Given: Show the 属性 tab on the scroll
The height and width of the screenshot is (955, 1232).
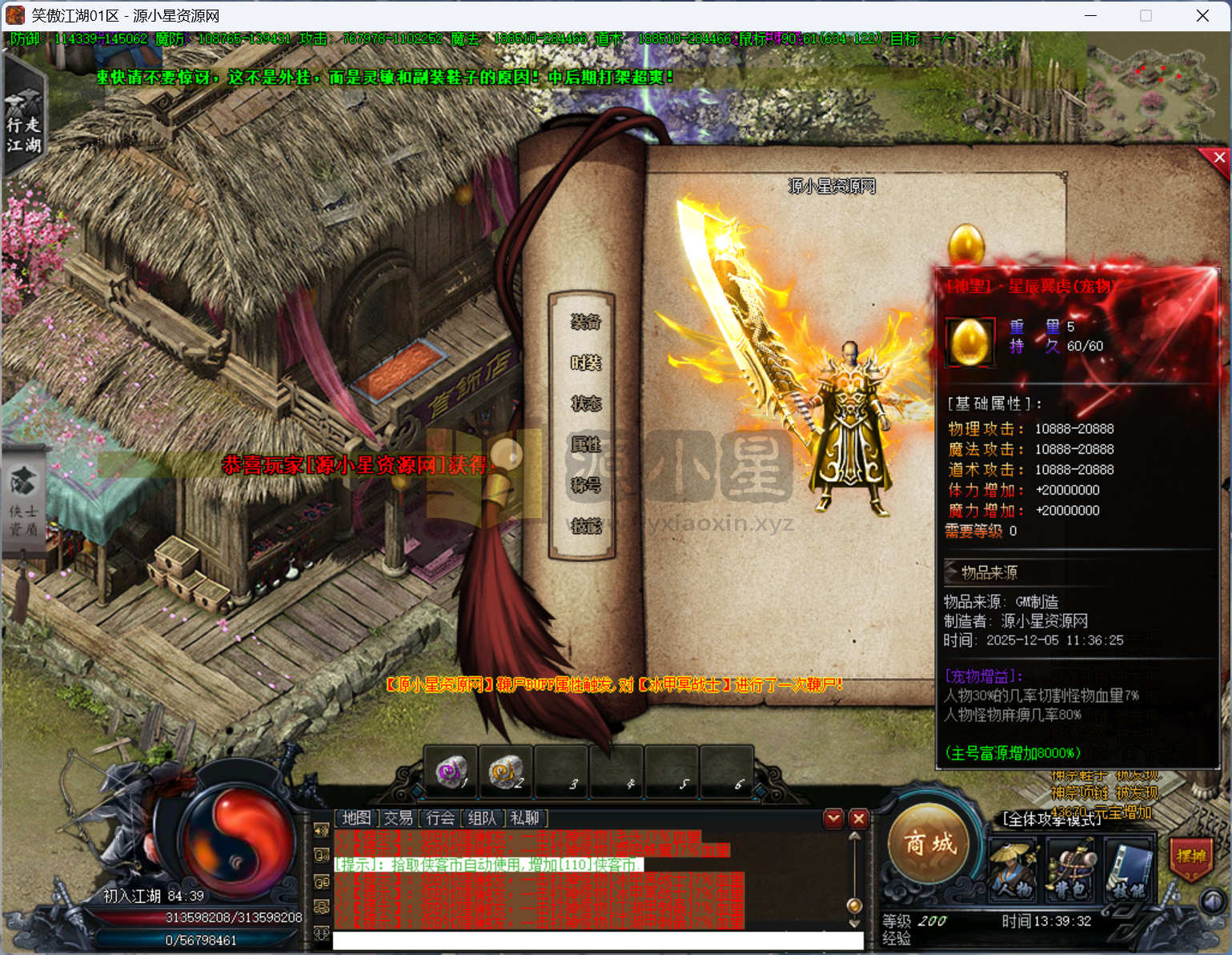Looking at the screenshot, I should pos(585,444).
